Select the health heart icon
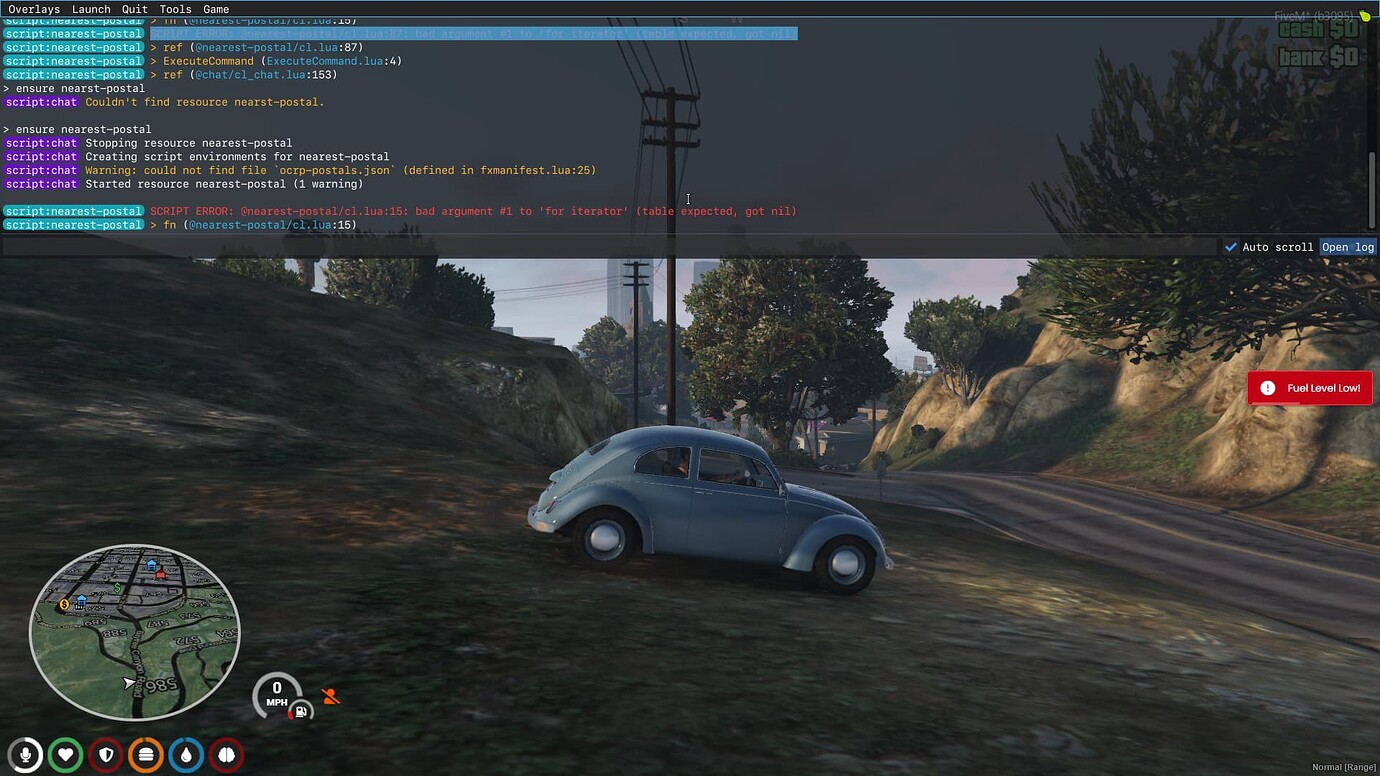 [66, 755]
